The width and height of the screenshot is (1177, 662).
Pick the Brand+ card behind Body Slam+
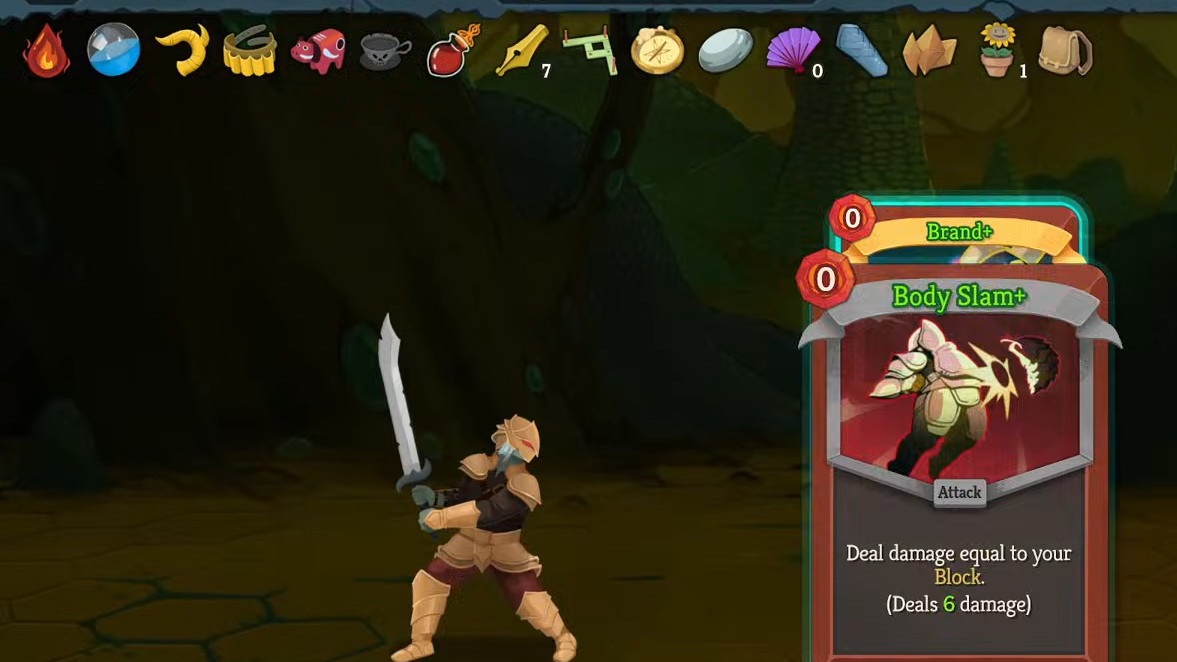point(958,232)
